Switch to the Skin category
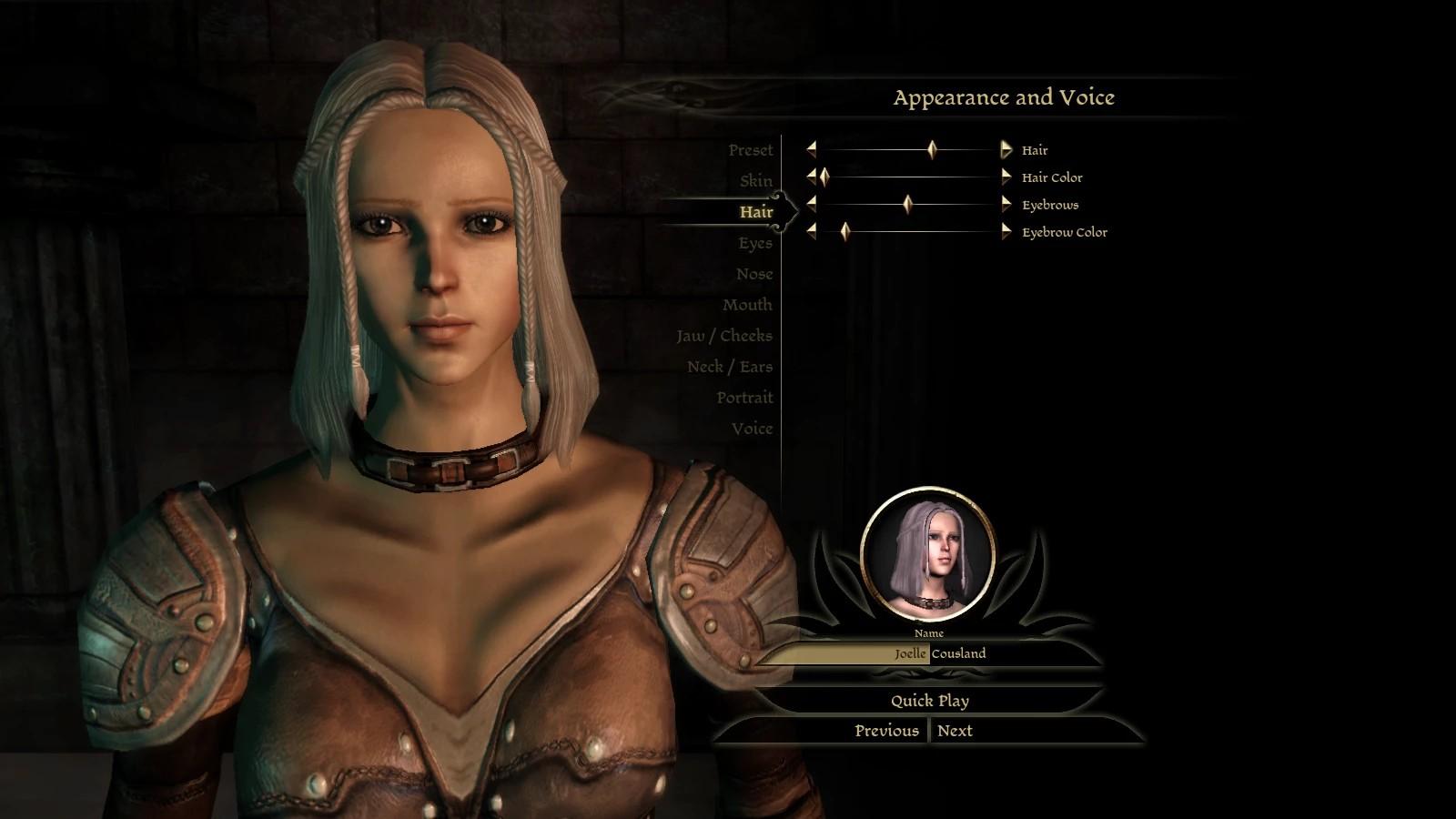 755,181
